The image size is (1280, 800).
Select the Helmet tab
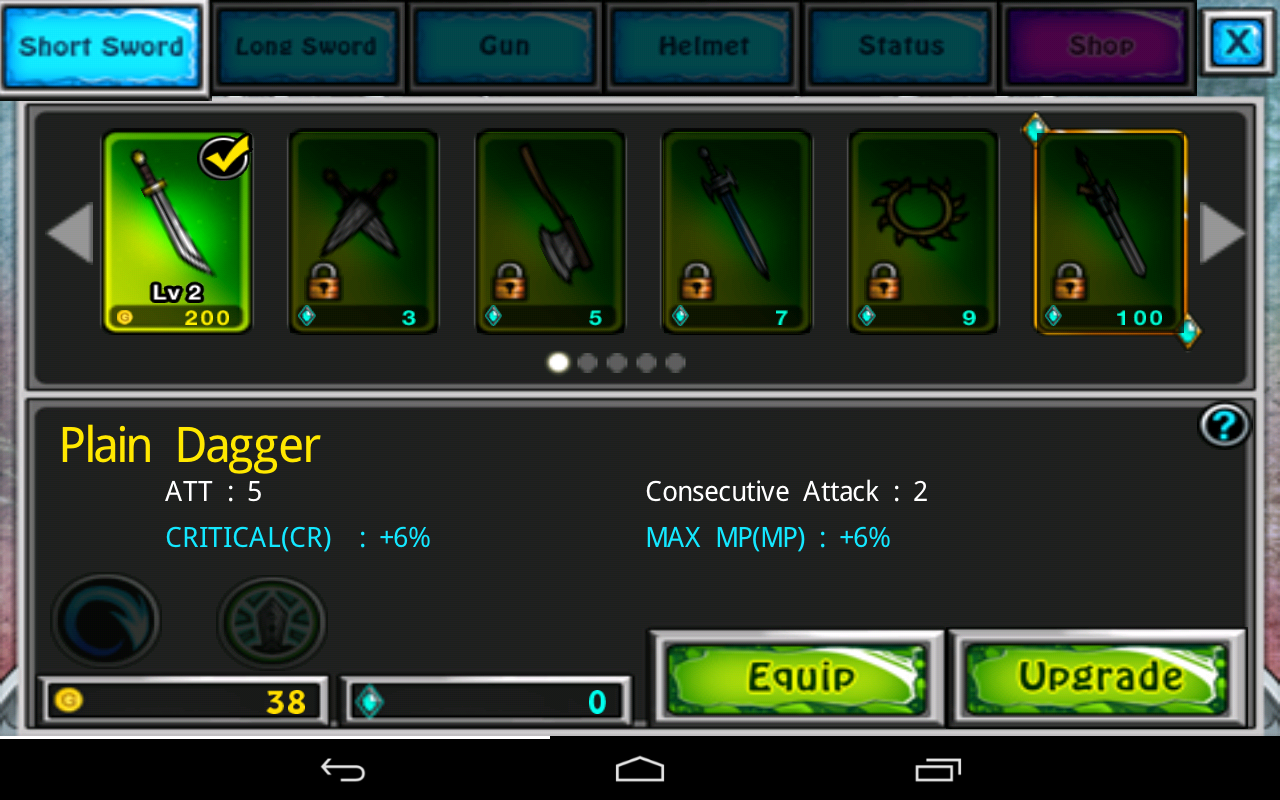[703, 46]
